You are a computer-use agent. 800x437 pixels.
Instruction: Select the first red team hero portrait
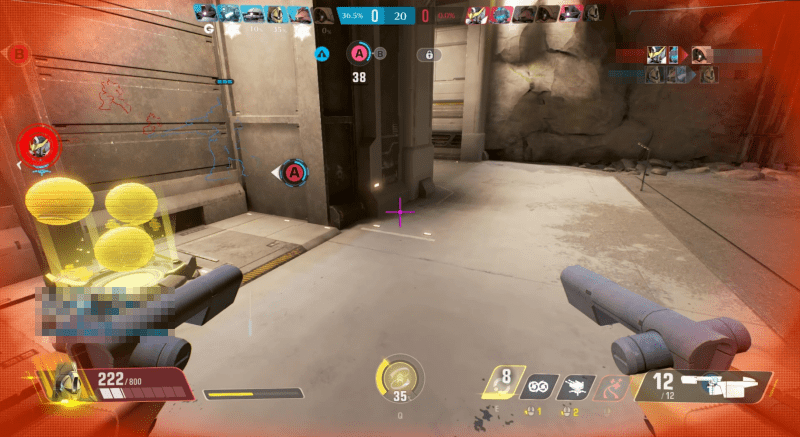click(477, 14)
